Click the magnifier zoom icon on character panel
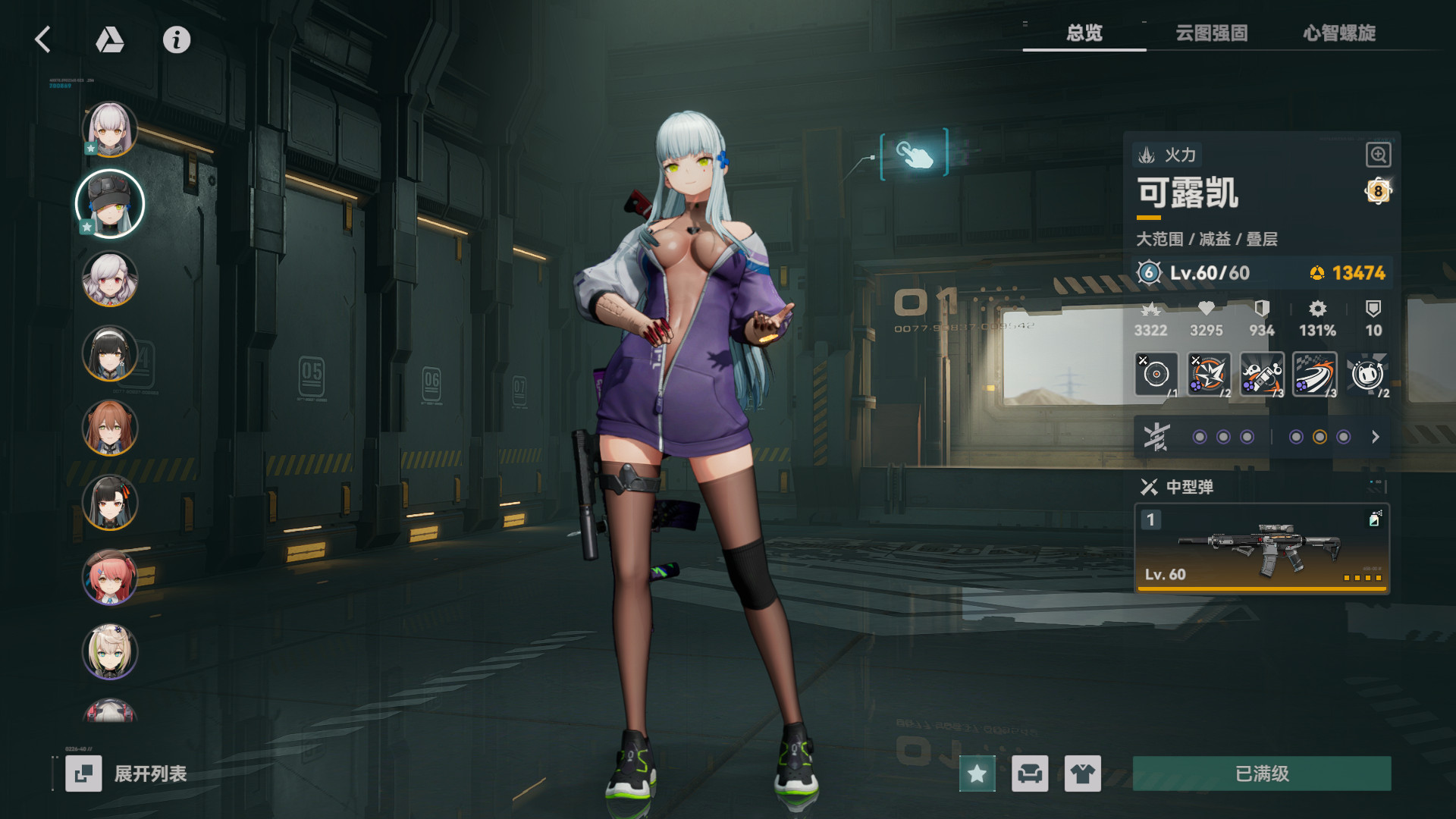The height and width of the screenshot is (819, 1456). coord(1378,154)
